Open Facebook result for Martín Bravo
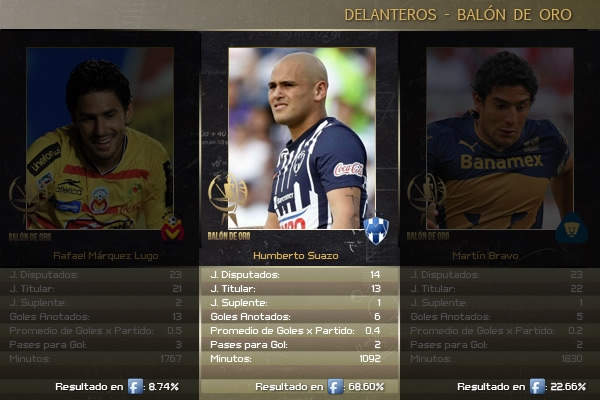 537,386
